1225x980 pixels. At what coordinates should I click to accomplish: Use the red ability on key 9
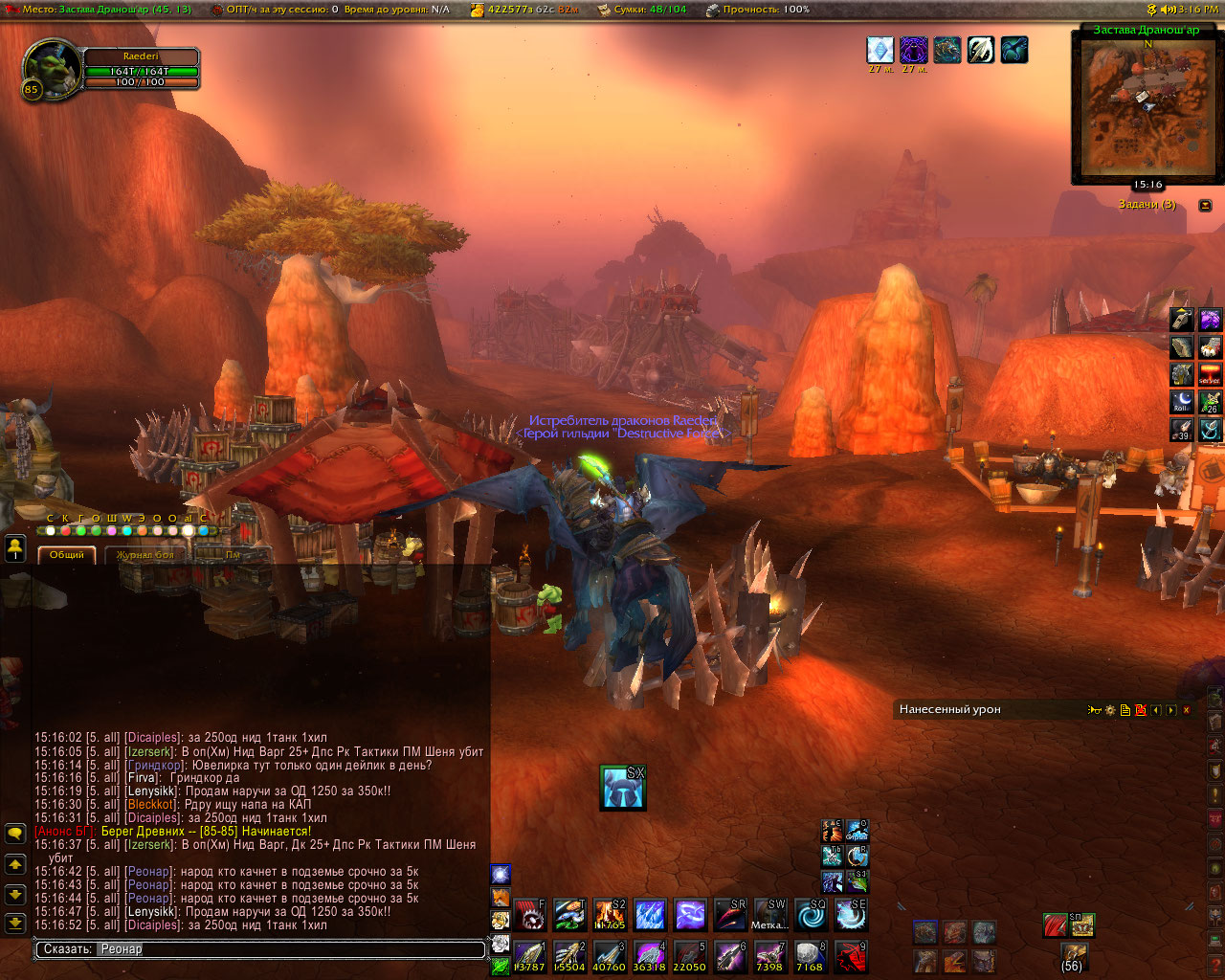(850, 956)
